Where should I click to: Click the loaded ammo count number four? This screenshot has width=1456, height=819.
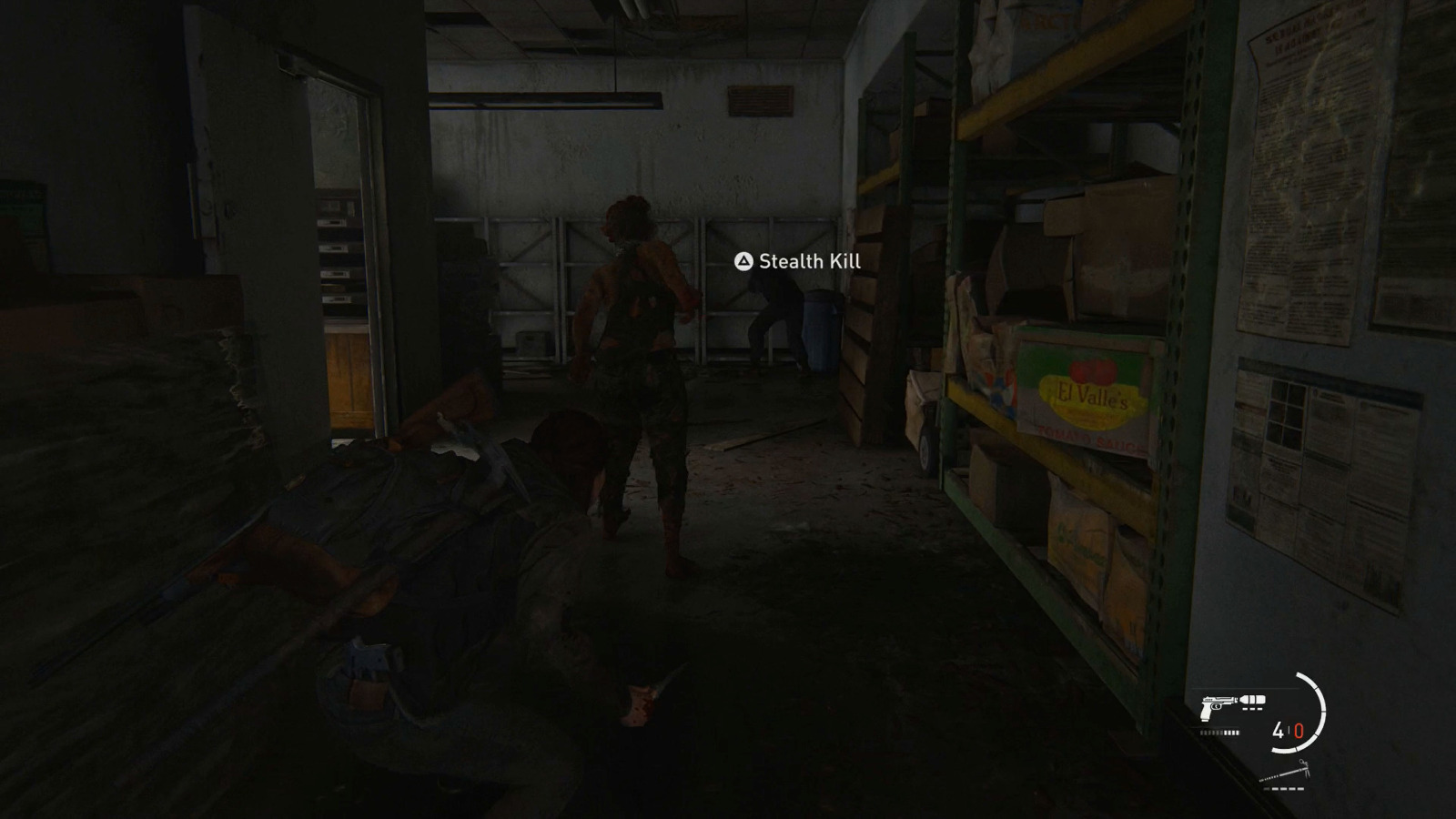point(1279,729)
